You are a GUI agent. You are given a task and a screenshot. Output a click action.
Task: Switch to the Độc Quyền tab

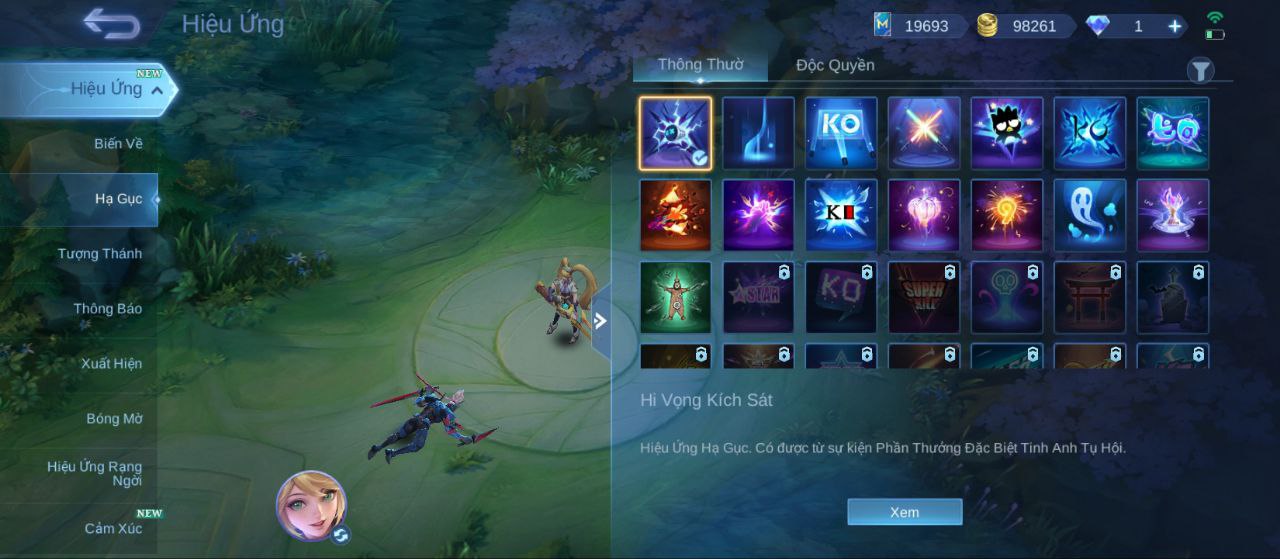(835, 66)
